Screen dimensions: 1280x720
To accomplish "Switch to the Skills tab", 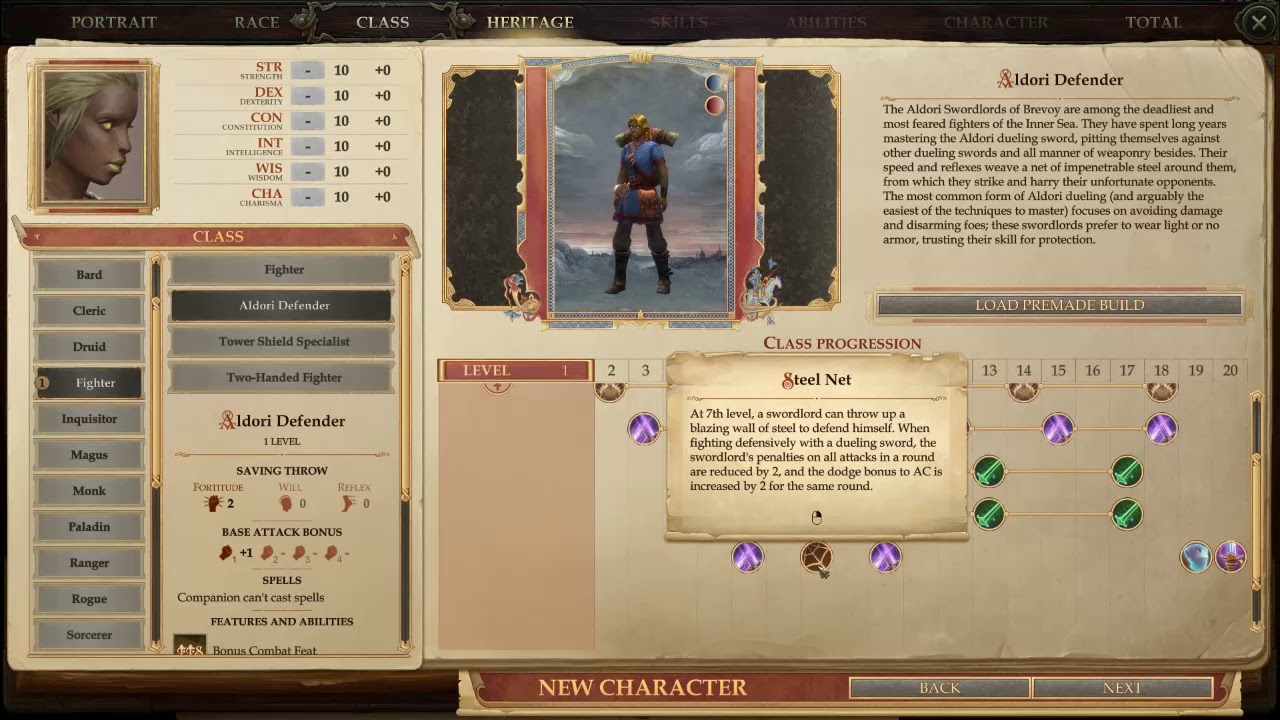I will click(679, 21).
